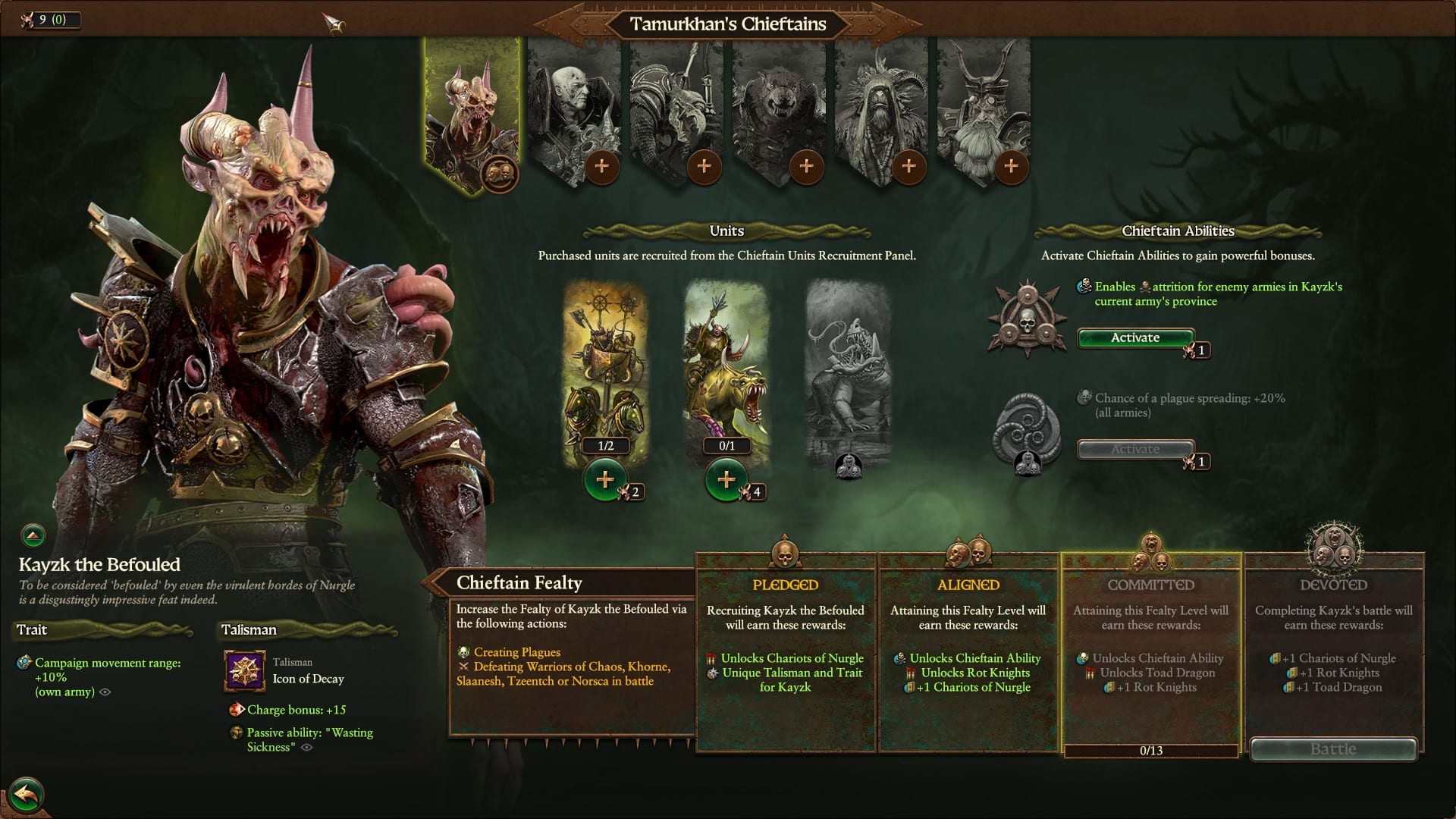This screenshot has width=1456, height=819.
Task: Activate the enemy attrition chieftain ability
Action: (x=1135, y=337)
